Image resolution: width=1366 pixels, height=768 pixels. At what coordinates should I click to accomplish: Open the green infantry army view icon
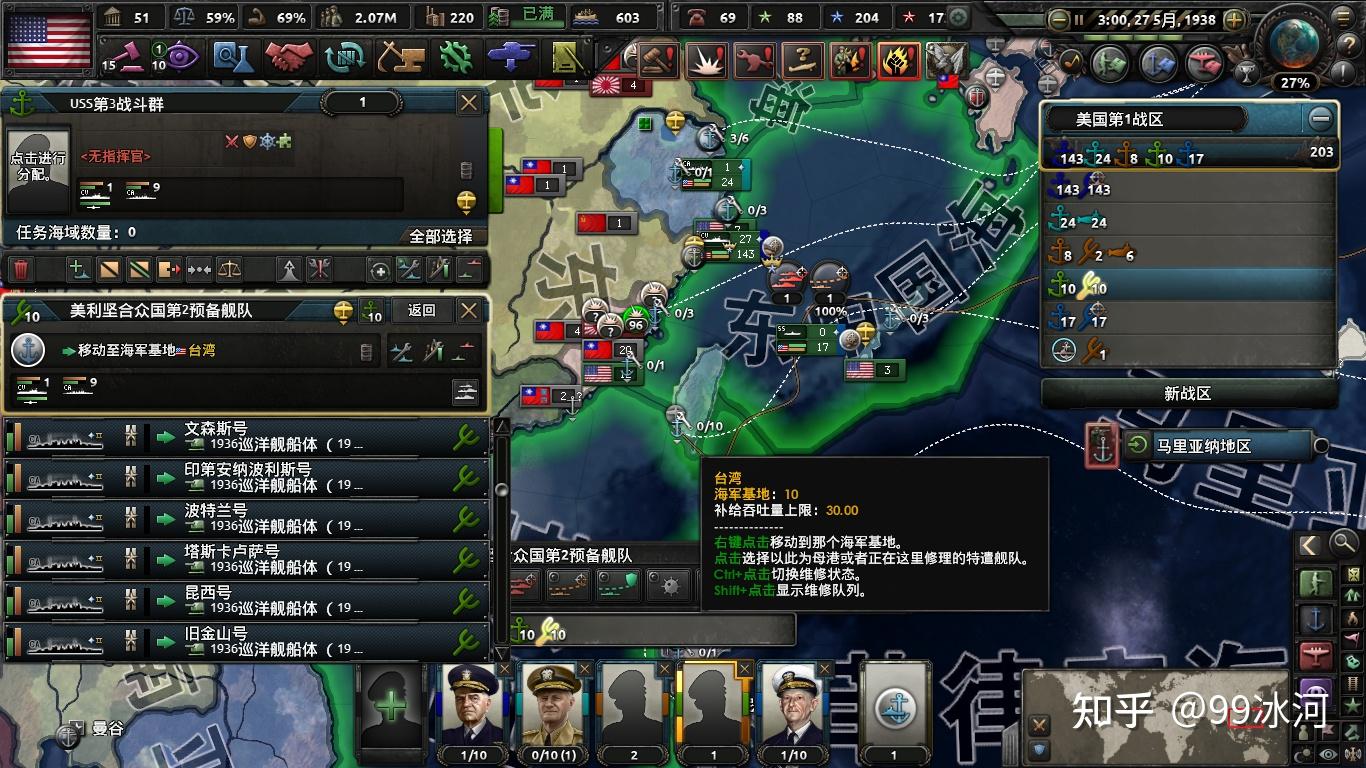tap(1316, 583)
